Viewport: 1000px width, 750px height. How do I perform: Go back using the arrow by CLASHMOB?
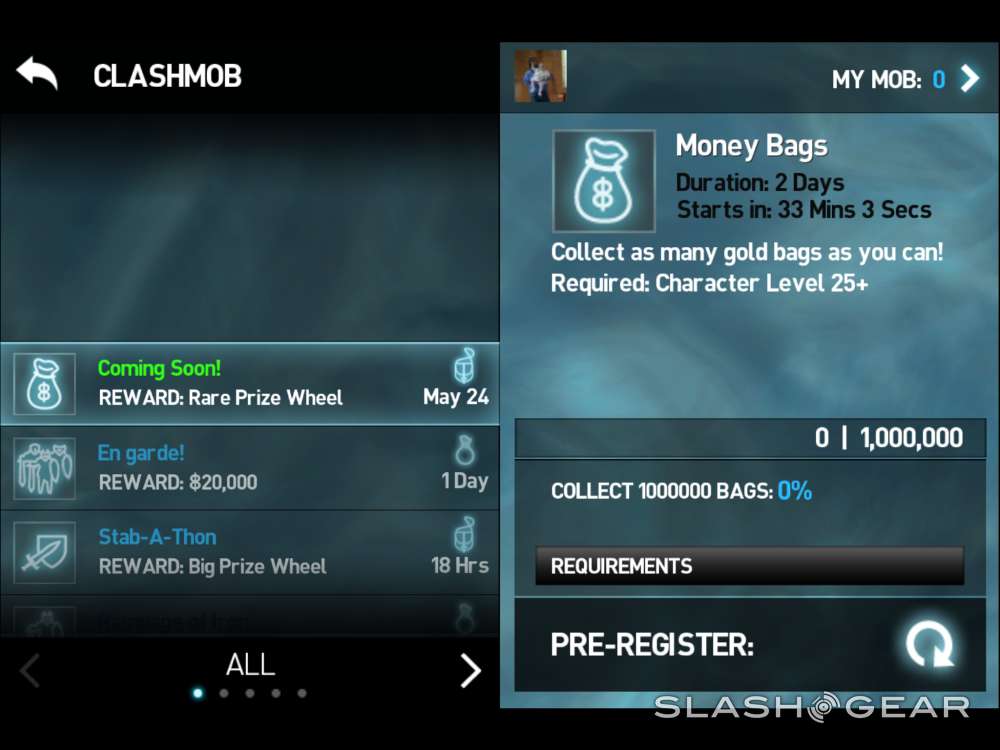[37, 74]
